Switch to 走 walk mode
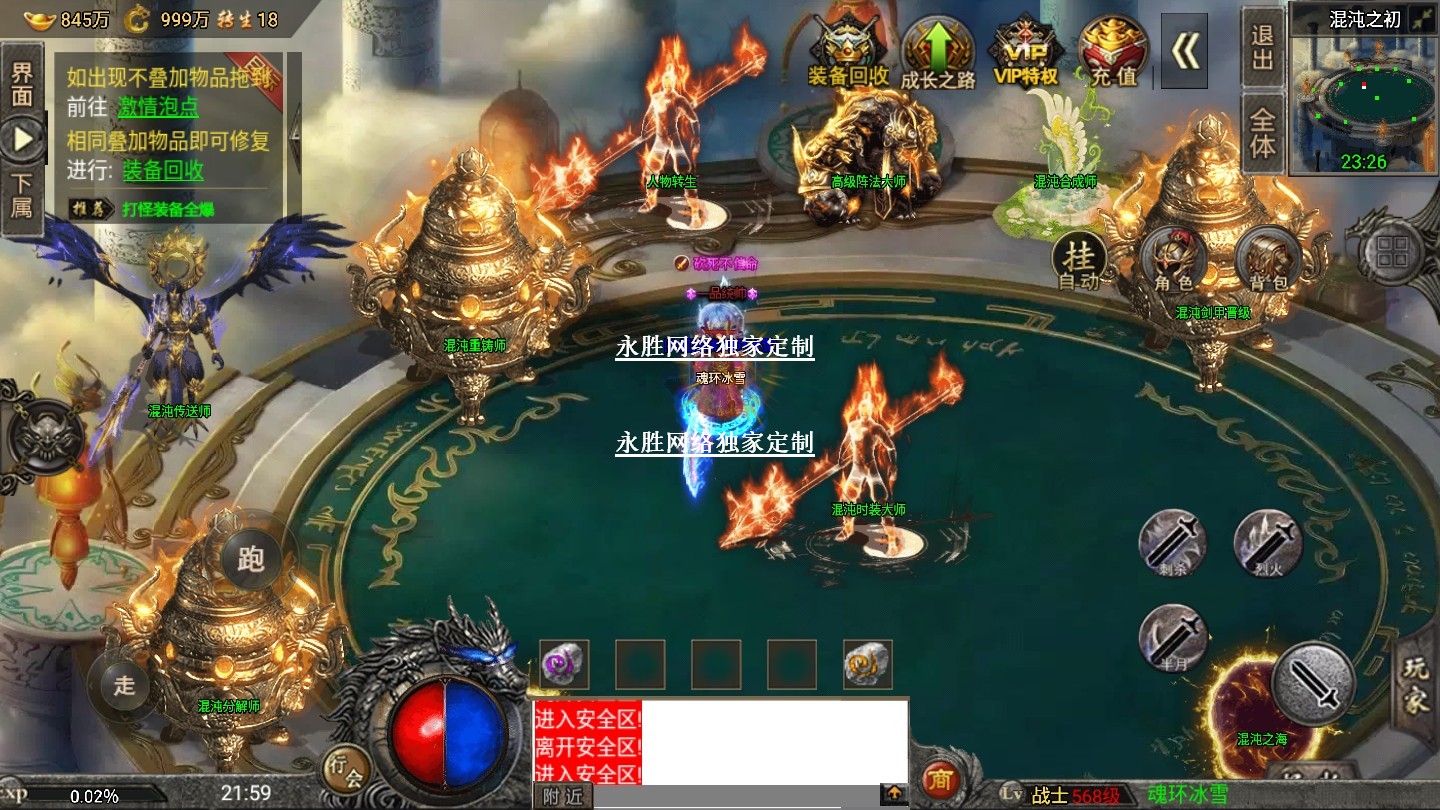The height and width of the screenshot is (810, 1440). [123, 685]
